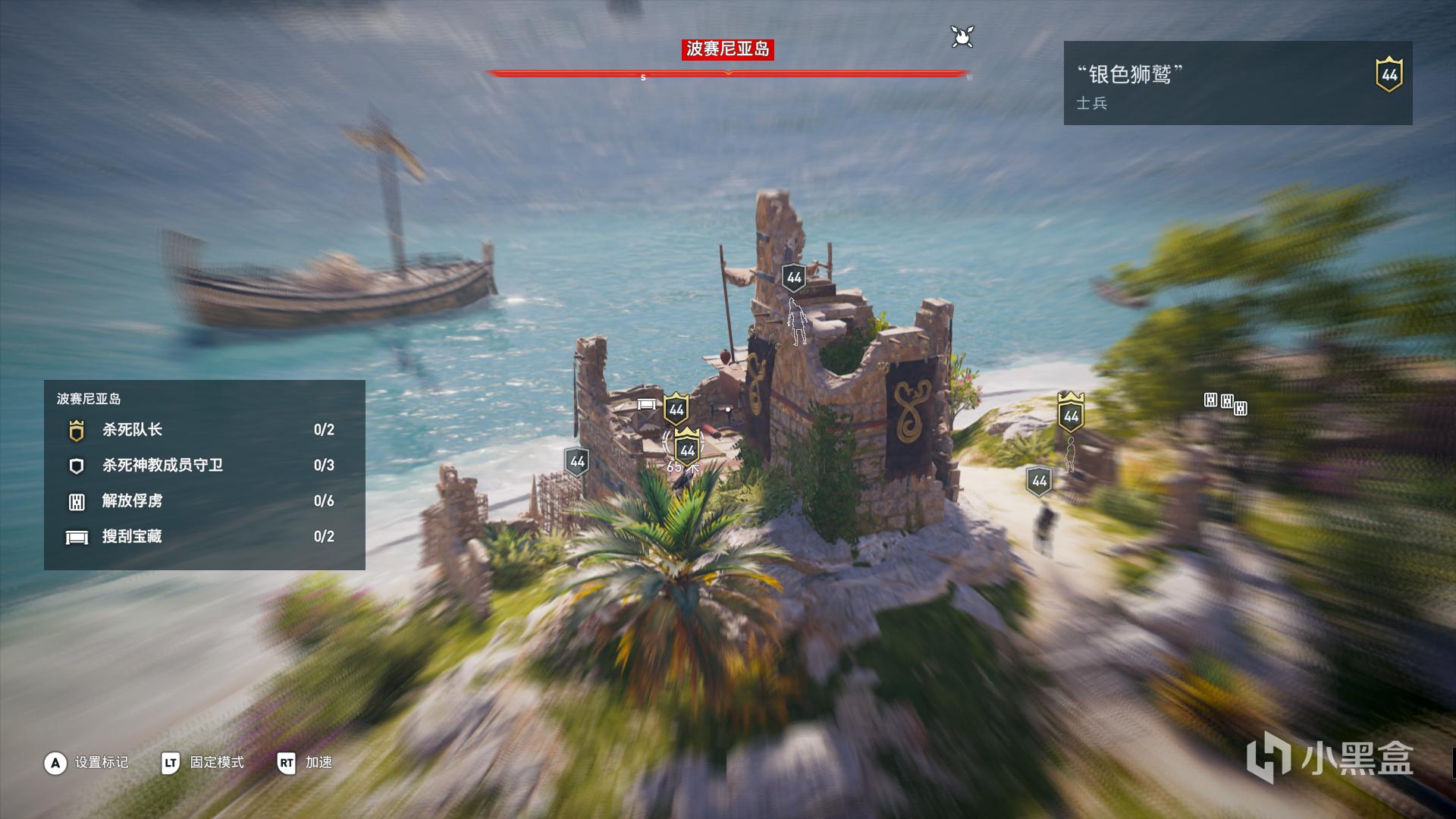The image size is (1456, 819).
Task: Select the 波赛尼亚岛 red location label
Action: pos(727,49)
